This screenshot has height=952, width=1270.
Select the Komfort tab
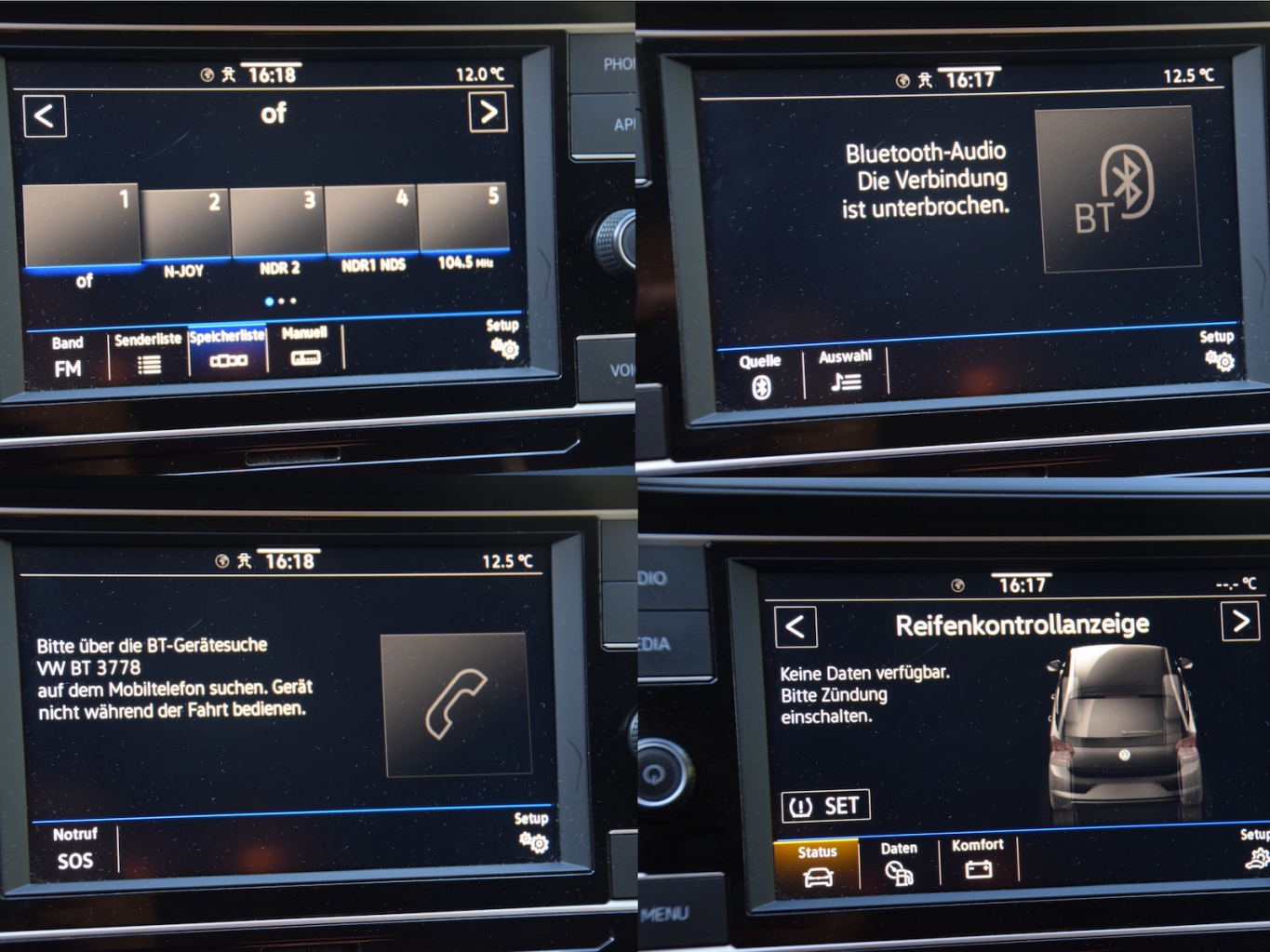click(x=978, y=859)
